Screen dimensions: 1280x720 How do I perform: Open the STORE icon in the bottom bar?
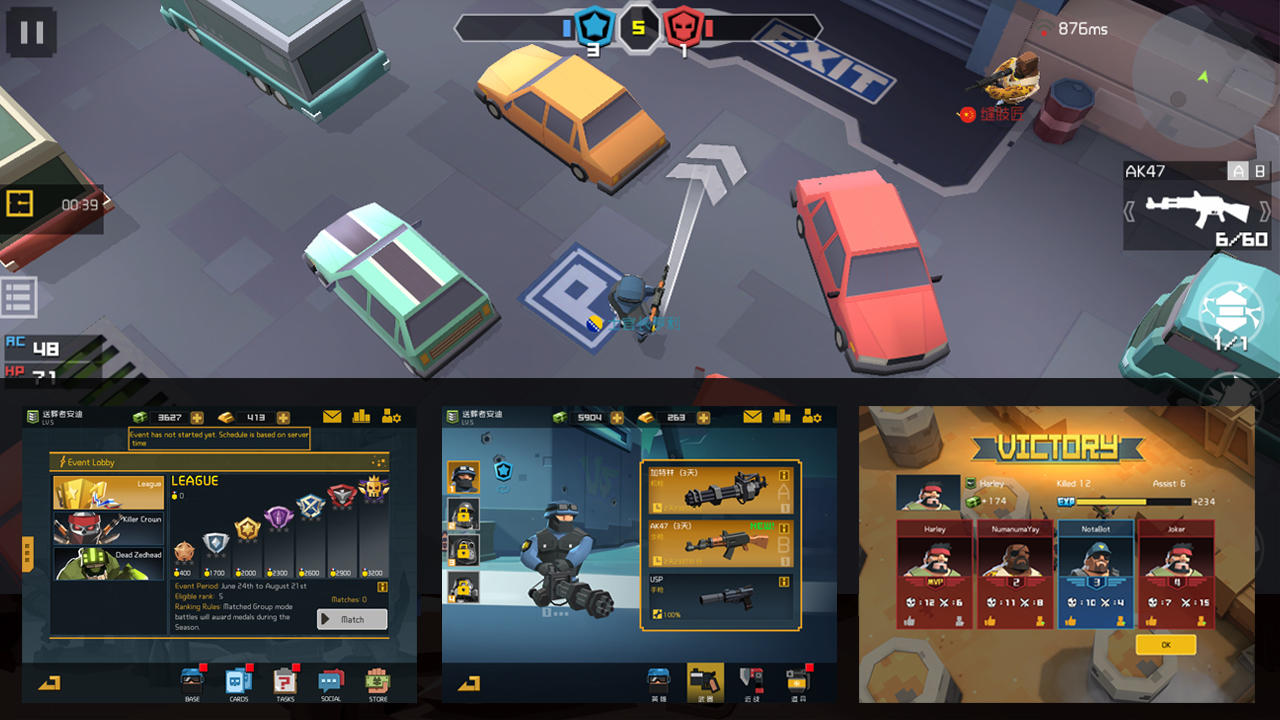[377, 682]
